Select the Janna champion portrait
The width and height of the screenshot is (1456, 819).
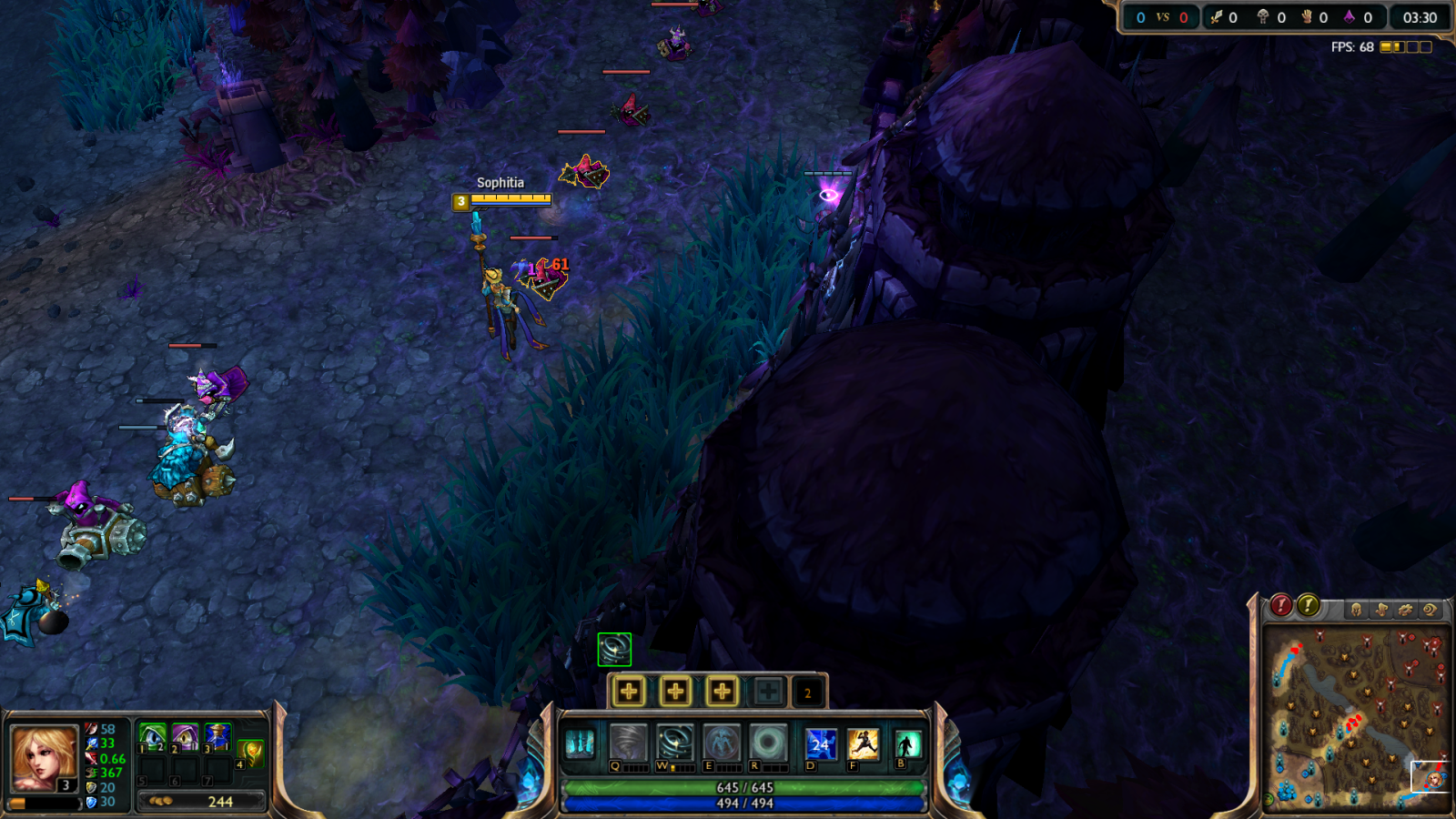pos(43,758)
